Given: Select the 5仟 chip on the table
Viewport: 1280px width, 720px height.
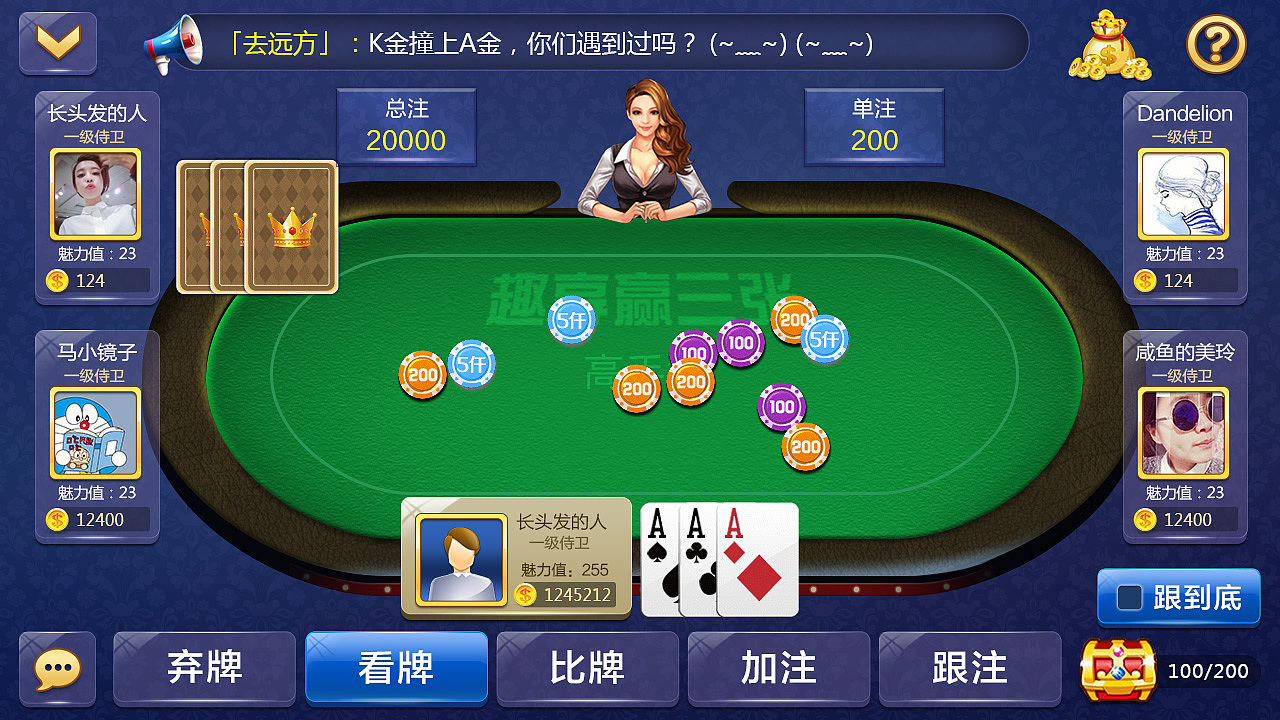Looking at the screenshot, I should click(x=570, y=320).
